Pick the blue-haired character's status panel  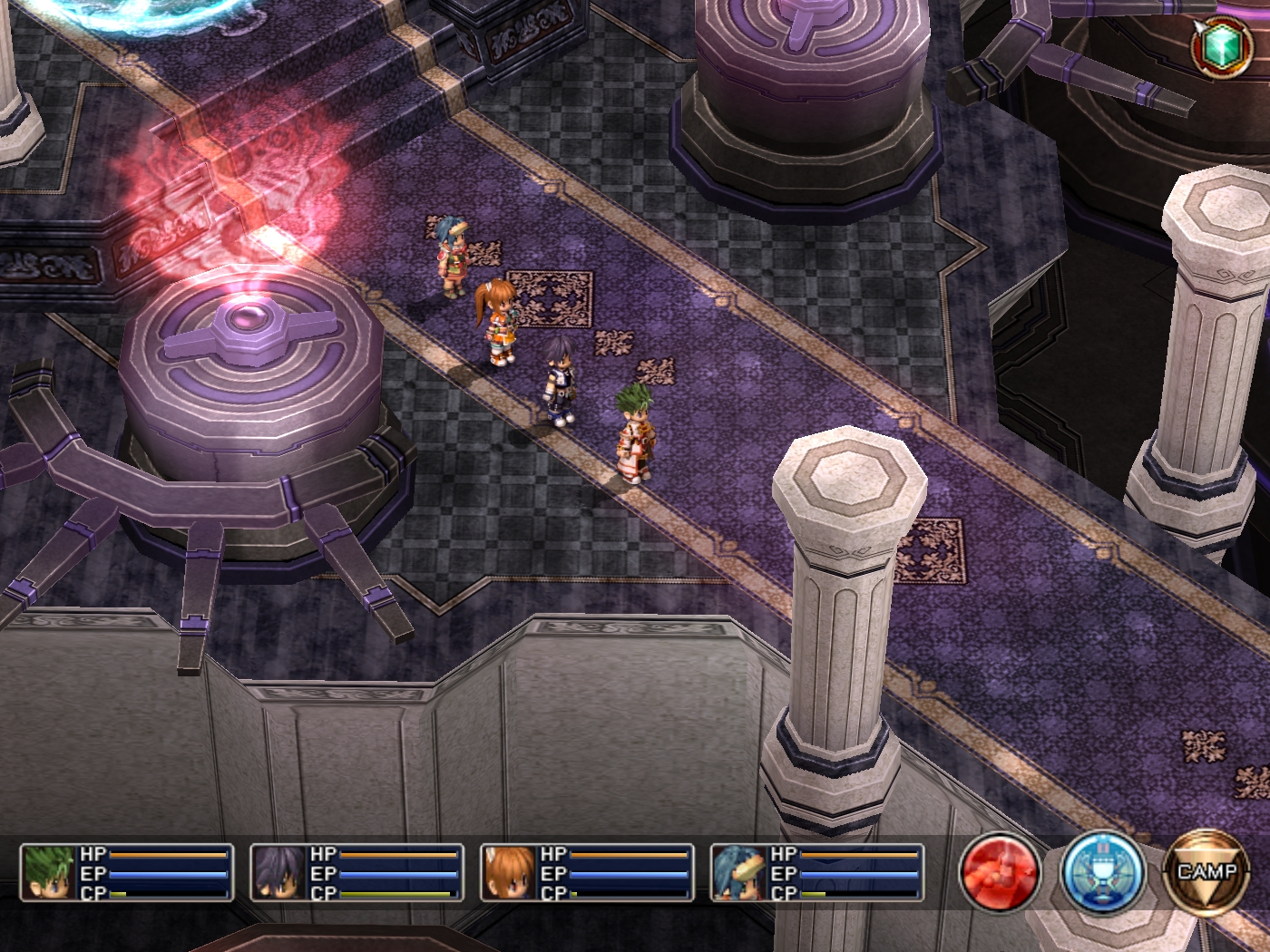click(816, 872)
